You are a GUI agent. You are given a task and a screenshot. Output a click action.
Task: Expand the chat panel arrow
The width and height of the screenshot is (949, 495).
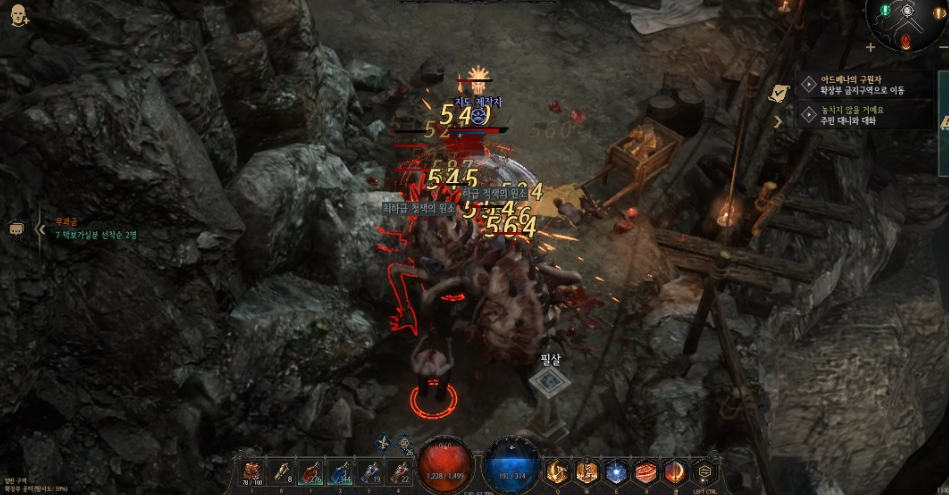coord(41,229)
